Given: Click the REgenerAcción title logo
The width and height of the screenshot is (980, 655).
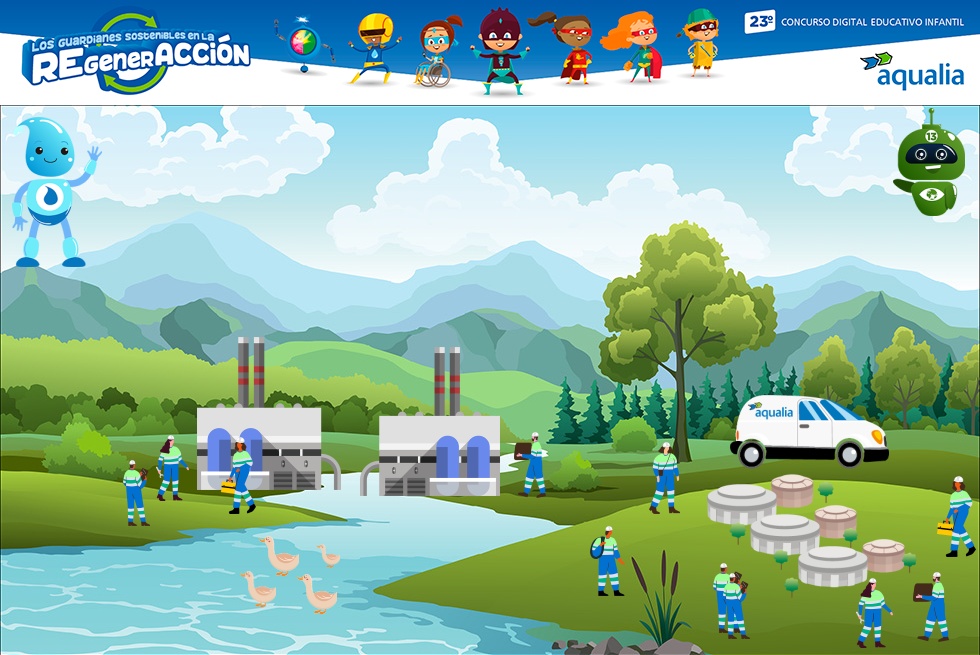Looking at the screenshot, I should pos(137,55).
